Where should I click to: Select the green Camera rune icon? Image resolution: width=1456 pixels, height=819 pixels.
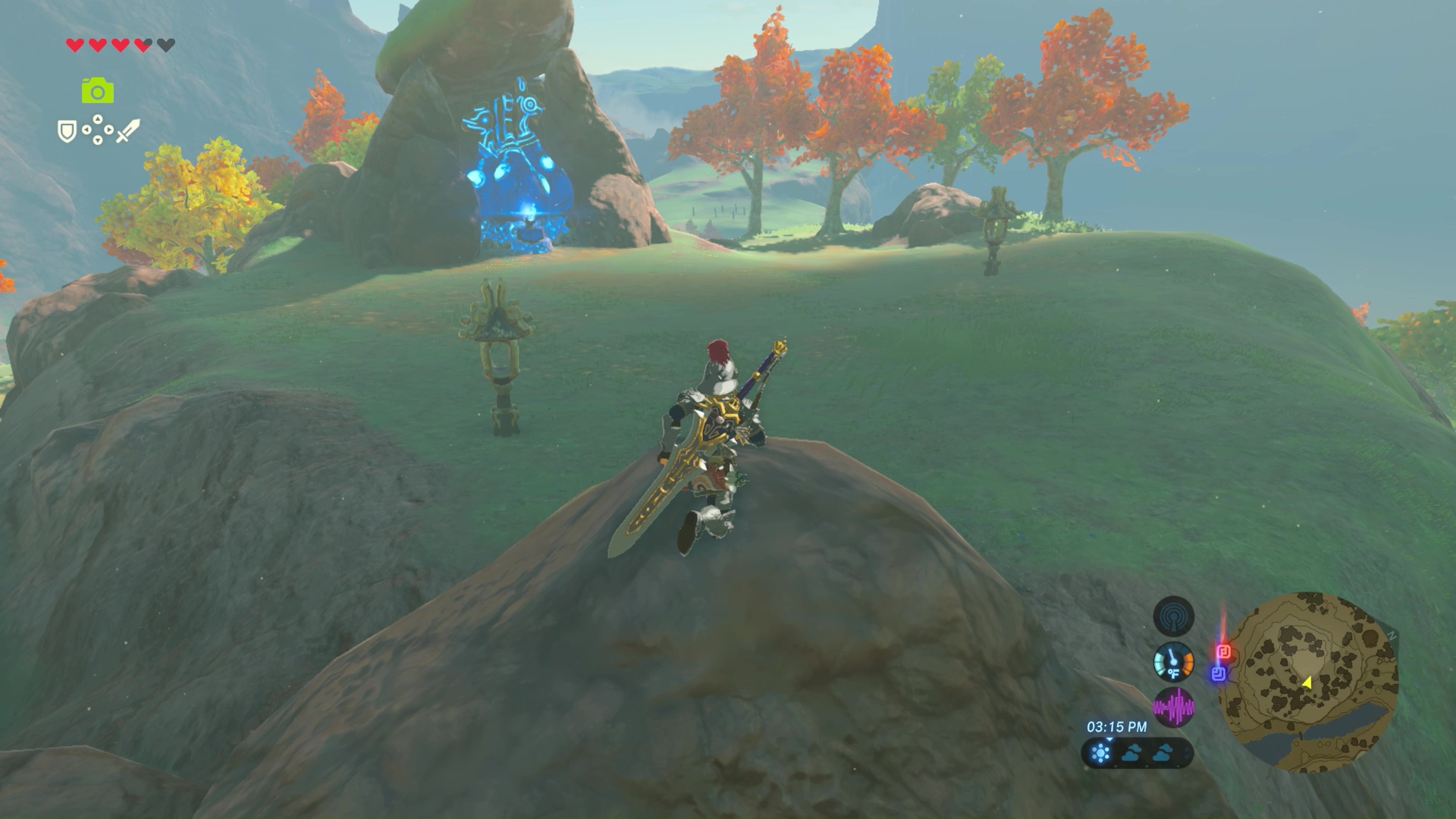pyautogui.click(x=98, y=91)
